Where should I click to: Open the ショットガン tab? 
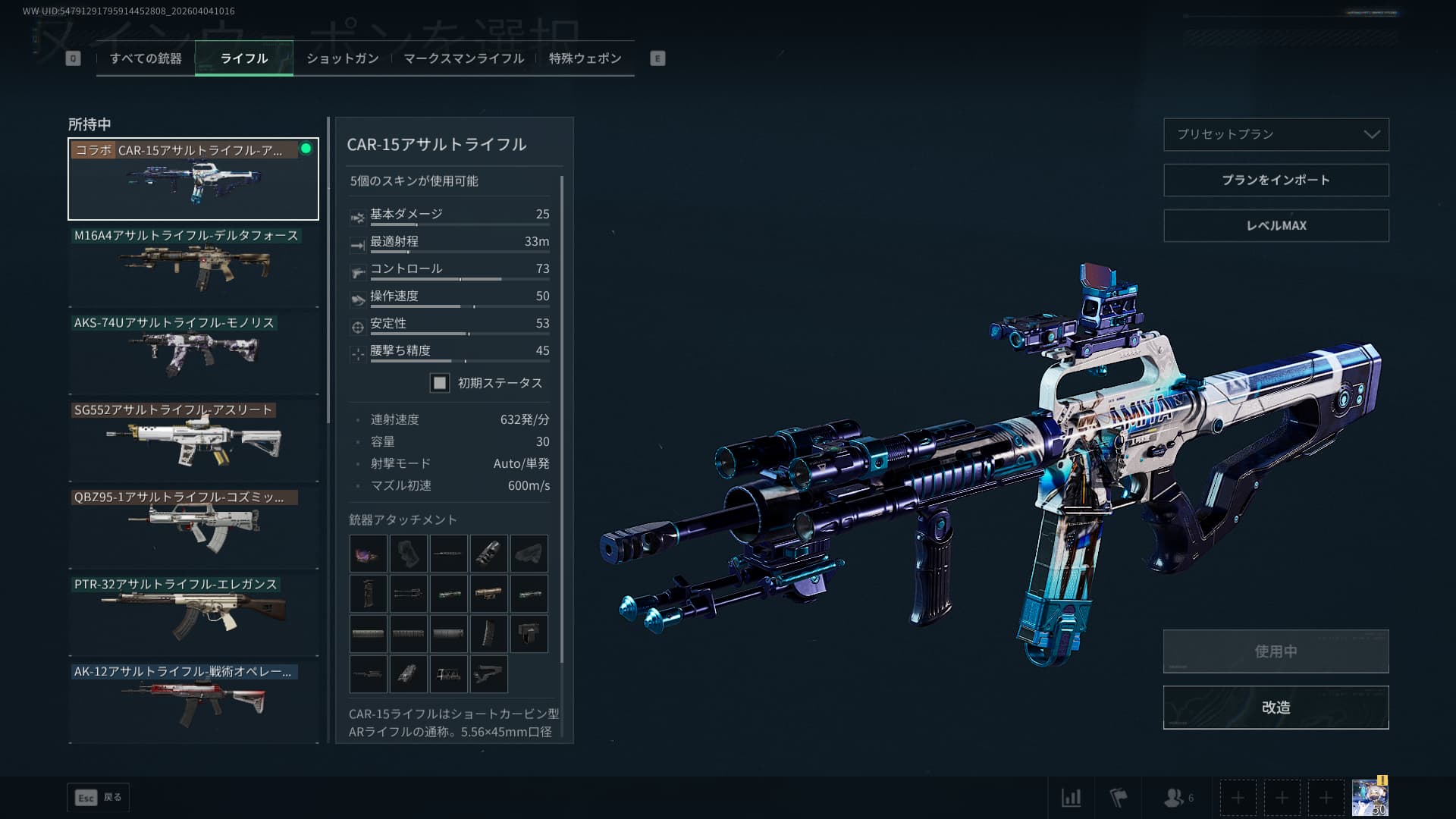tap(342, 58)
